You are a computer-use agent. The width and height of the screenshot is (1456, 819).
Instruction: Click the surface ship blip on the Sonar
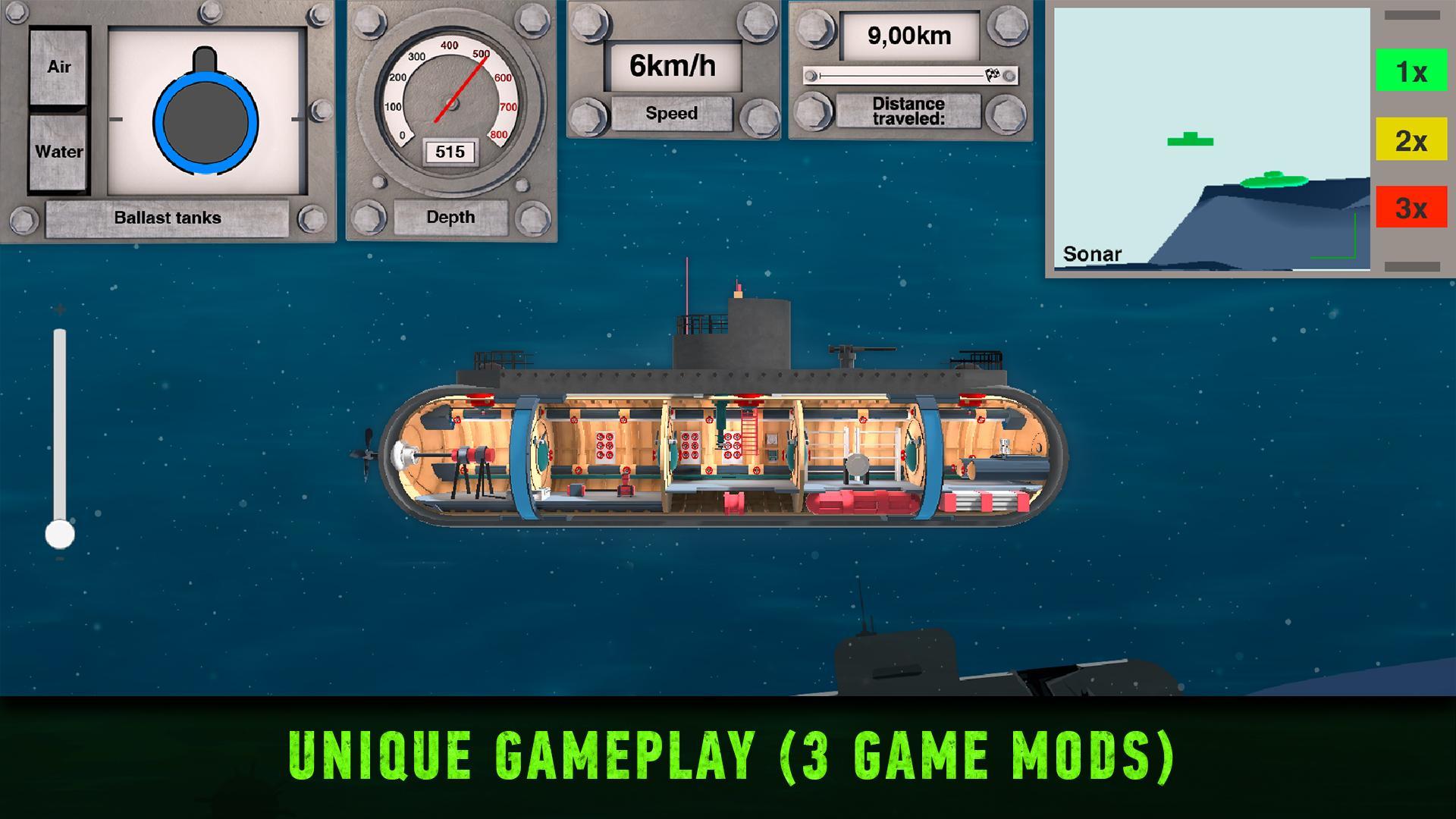coord(1190,139)
